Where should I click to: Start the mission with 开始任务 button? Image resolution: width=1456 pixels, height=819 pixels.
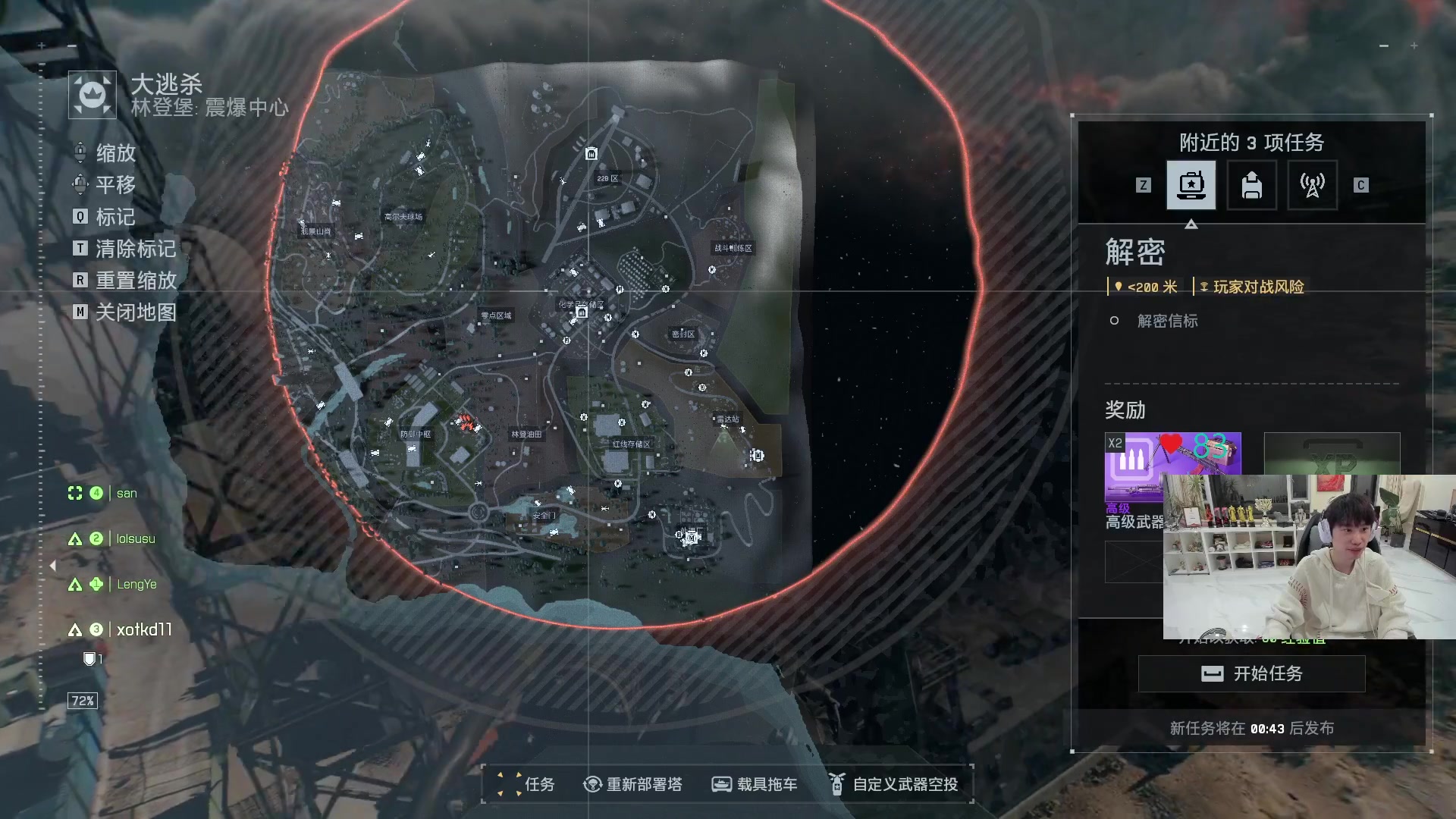pyautogui.click(x=1251, y=673)
